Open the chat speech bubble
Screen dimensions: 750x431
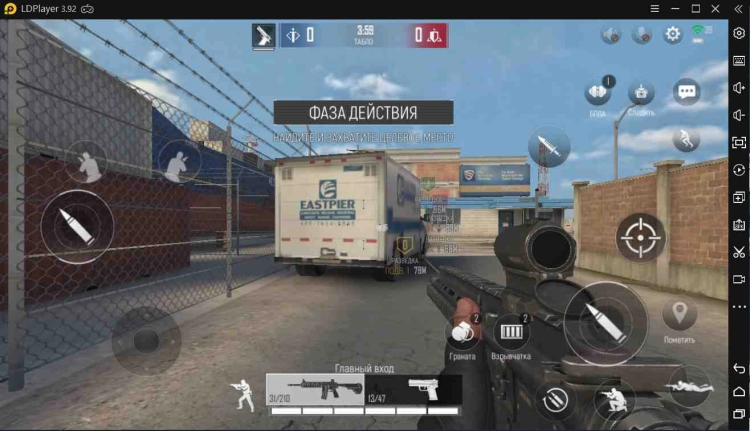point(687,93)
